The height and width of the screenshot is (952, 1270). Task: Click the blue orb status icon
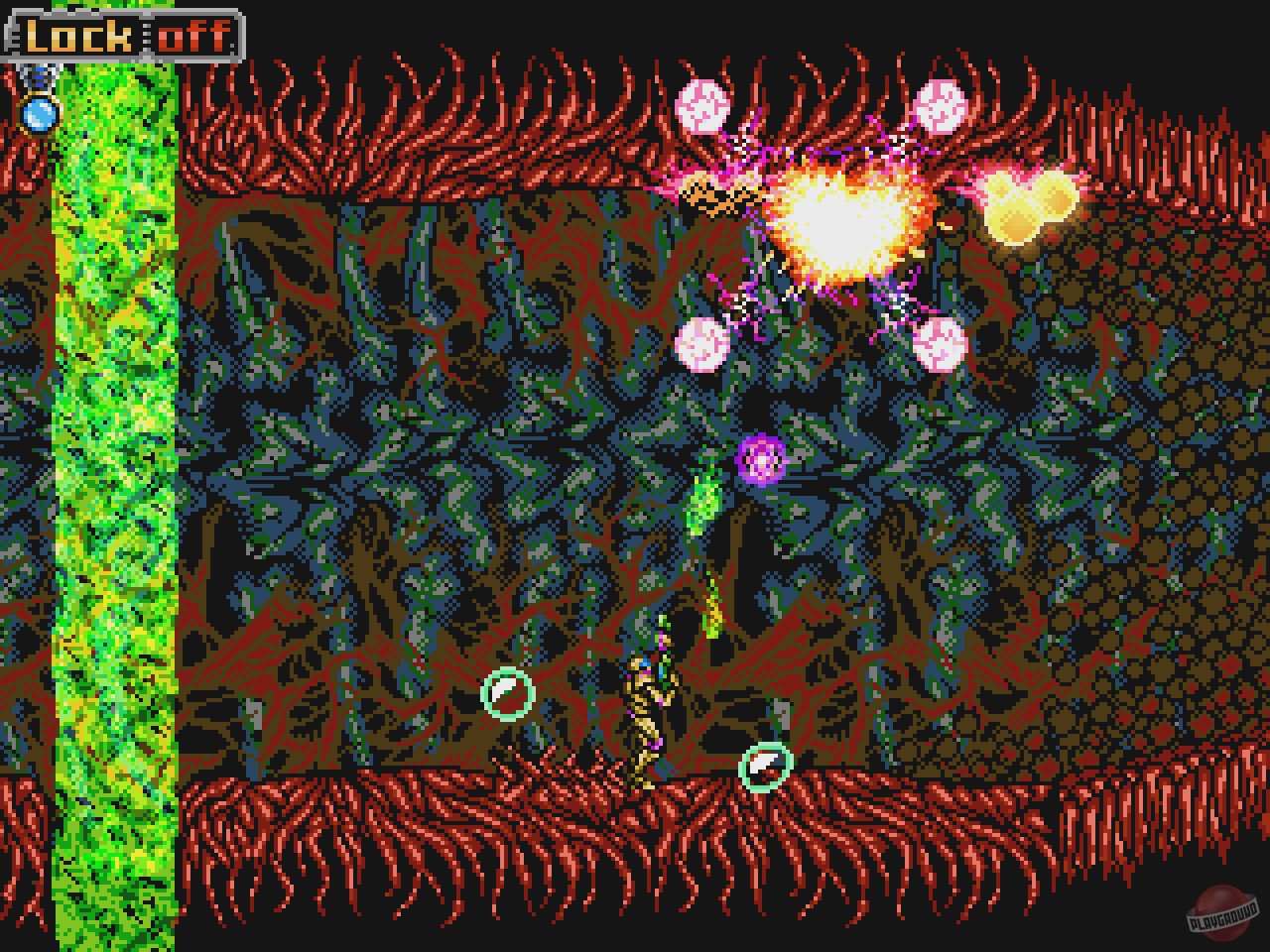(40, 113)
